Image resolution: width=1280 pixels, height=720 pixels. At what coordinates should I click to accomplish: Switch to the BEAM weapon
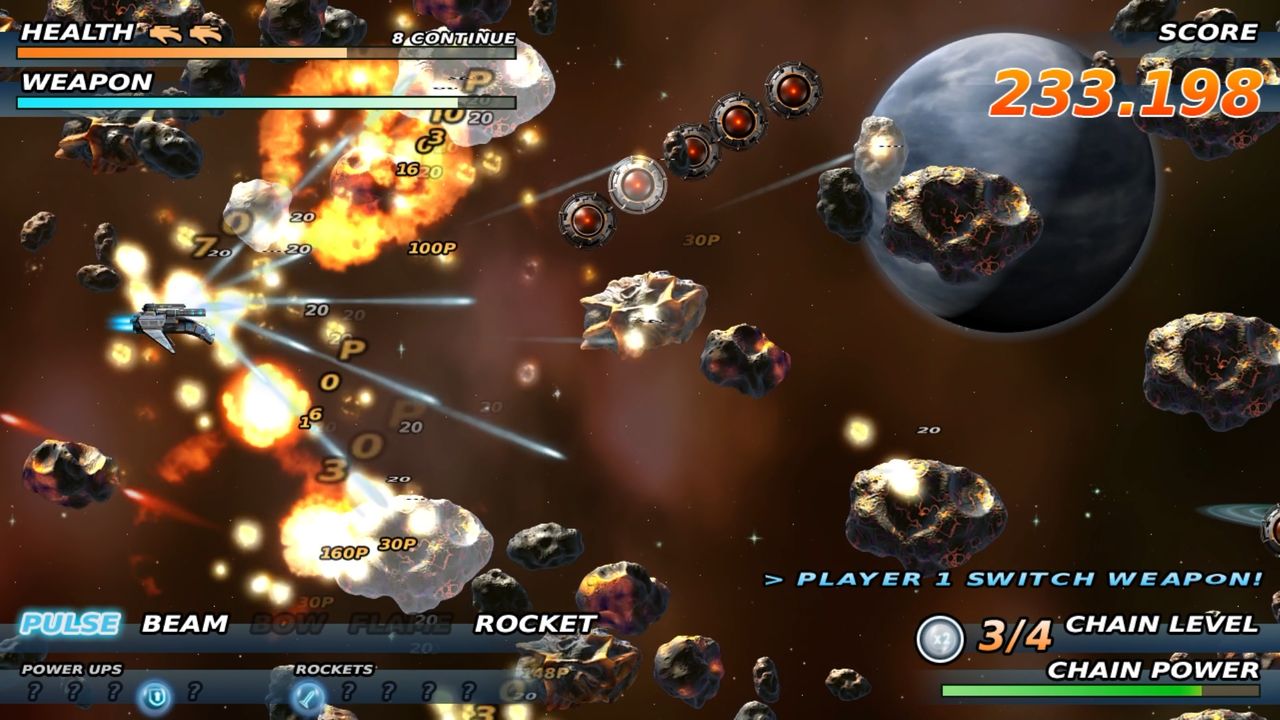183,622
